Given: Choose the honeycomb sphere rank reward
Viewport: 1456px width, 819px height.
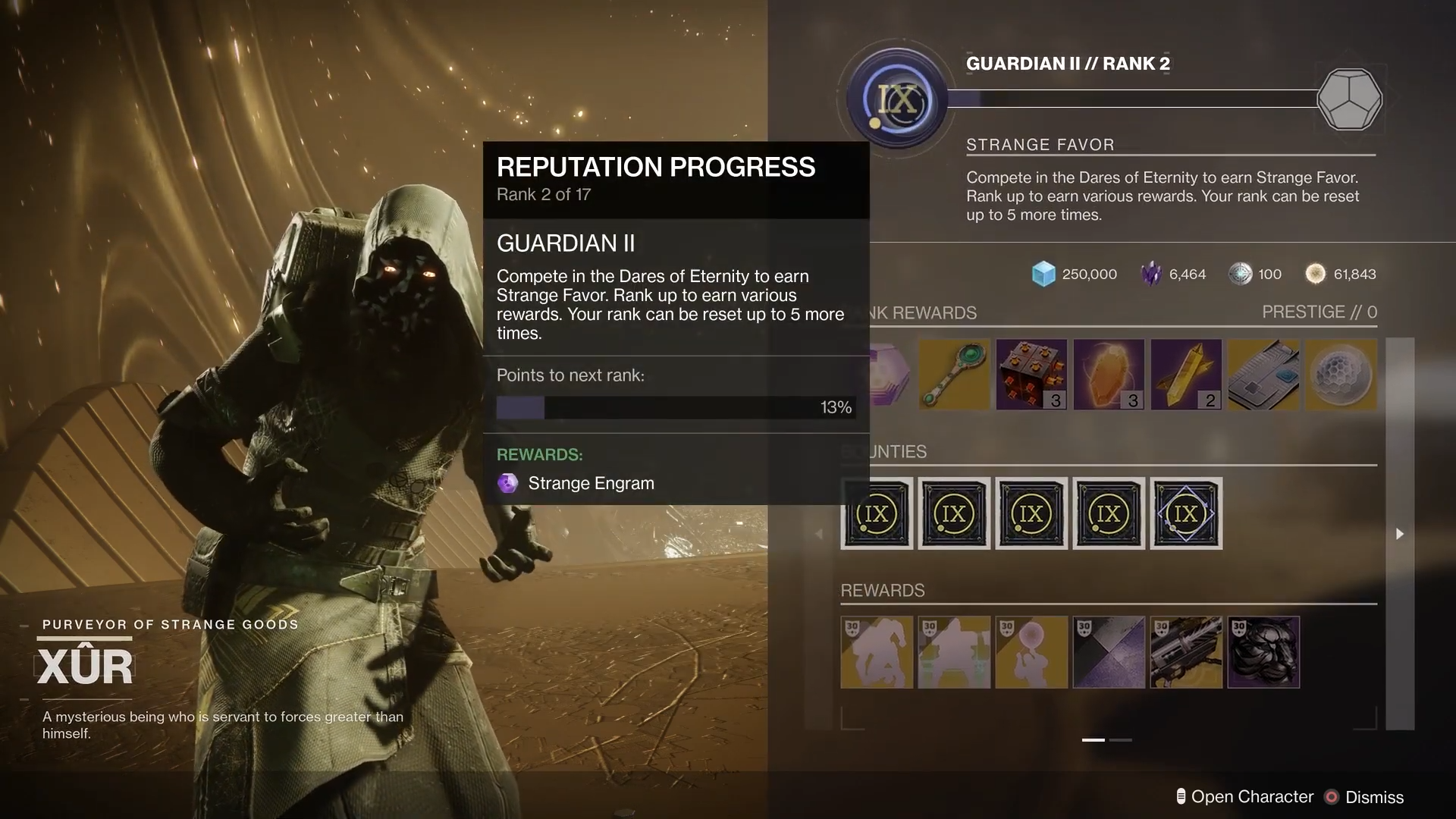Looking at the screenshot, I should point(1341,375).
